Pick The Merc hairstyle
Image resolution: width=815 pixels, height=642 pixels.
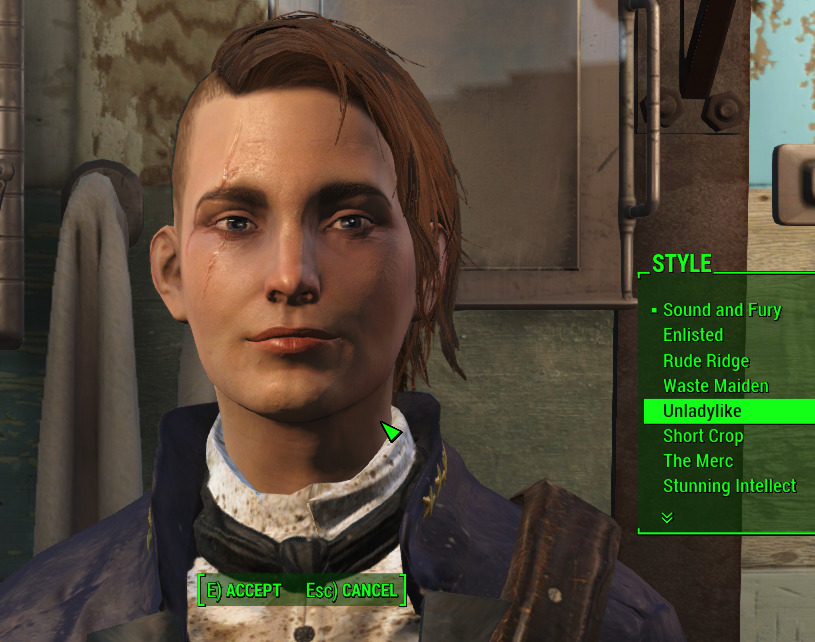(x=697, y=461)
